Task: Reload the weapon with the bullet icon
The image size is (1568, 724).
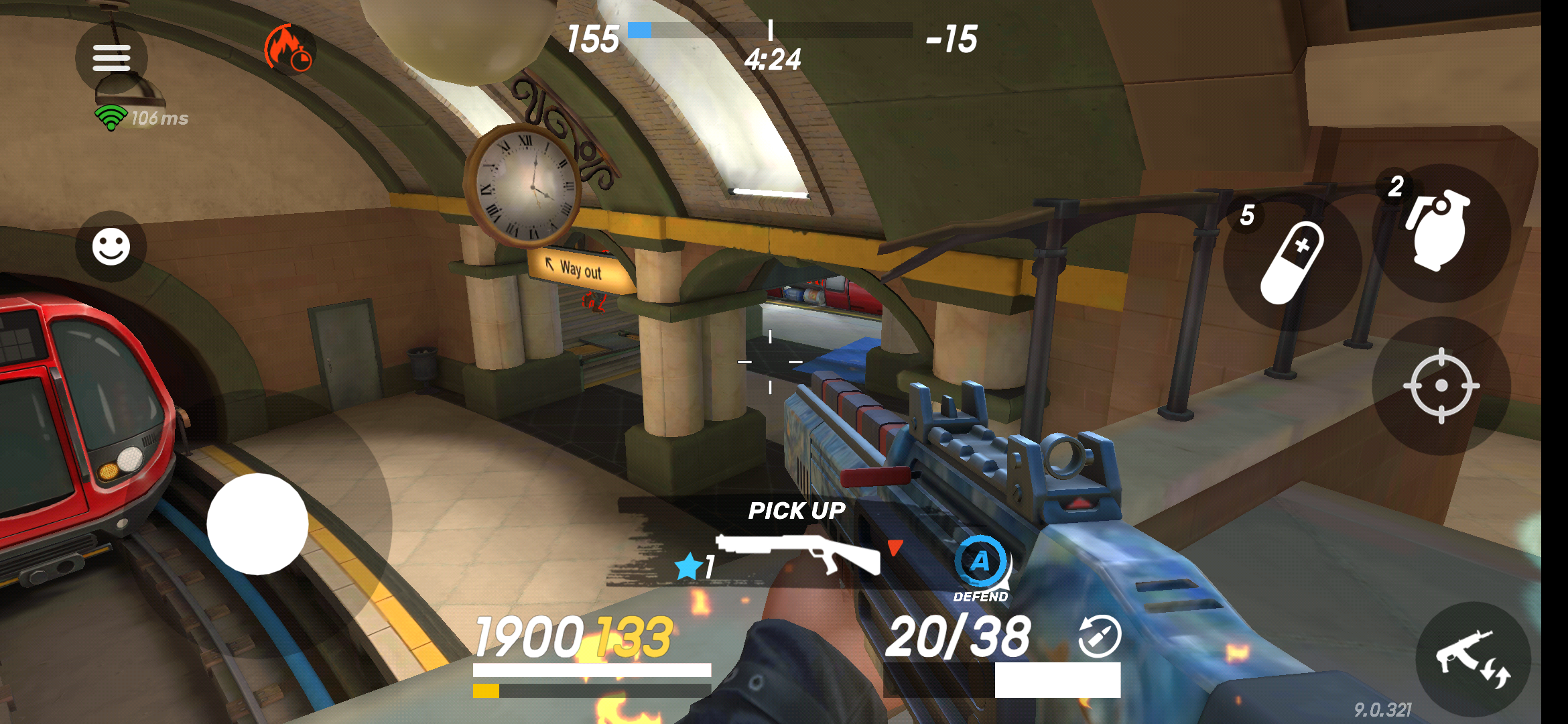Action: pyautogui.click(x=1102, y=639)
